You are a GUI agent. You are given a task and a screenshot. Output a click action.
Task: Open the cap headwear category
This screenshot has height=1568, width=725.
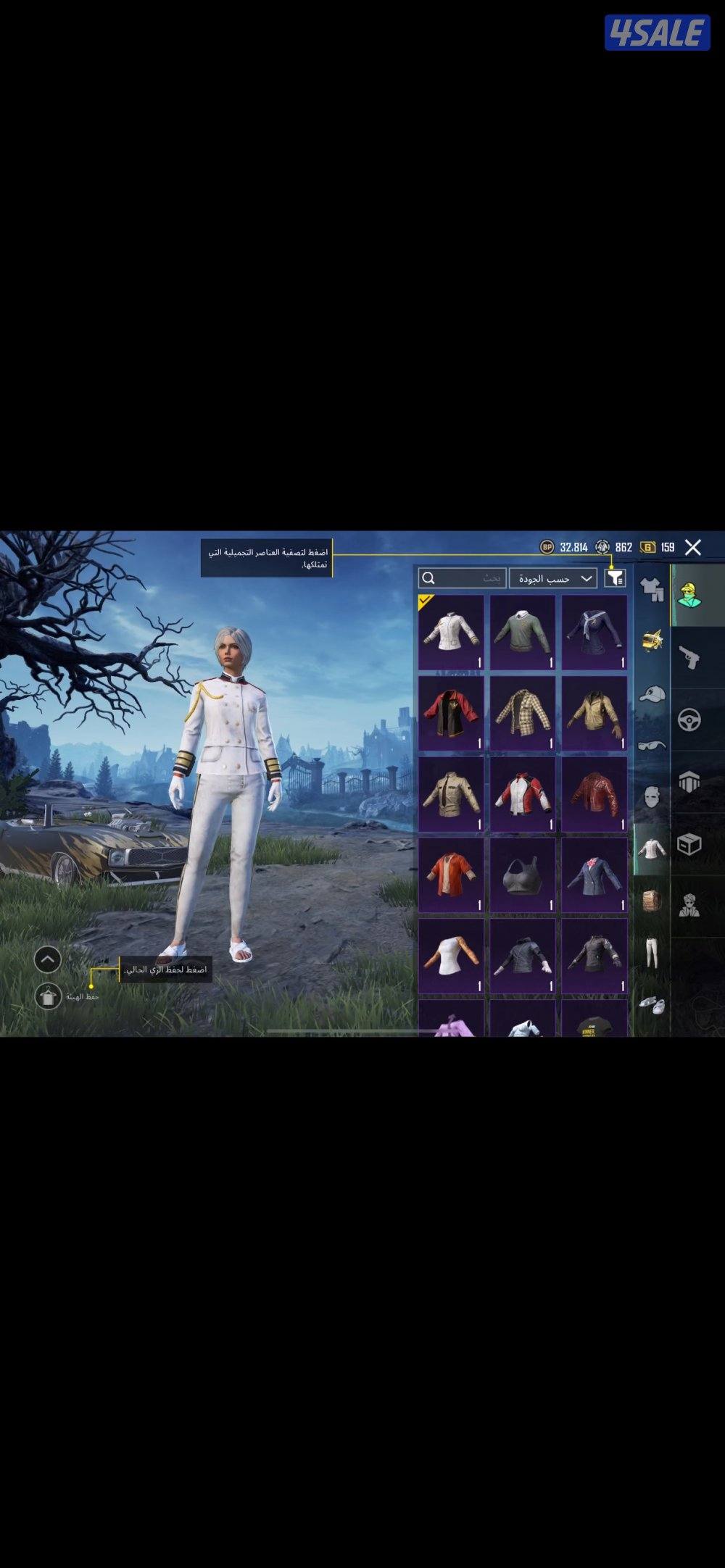pyautogui.click(x=652, y=695)
